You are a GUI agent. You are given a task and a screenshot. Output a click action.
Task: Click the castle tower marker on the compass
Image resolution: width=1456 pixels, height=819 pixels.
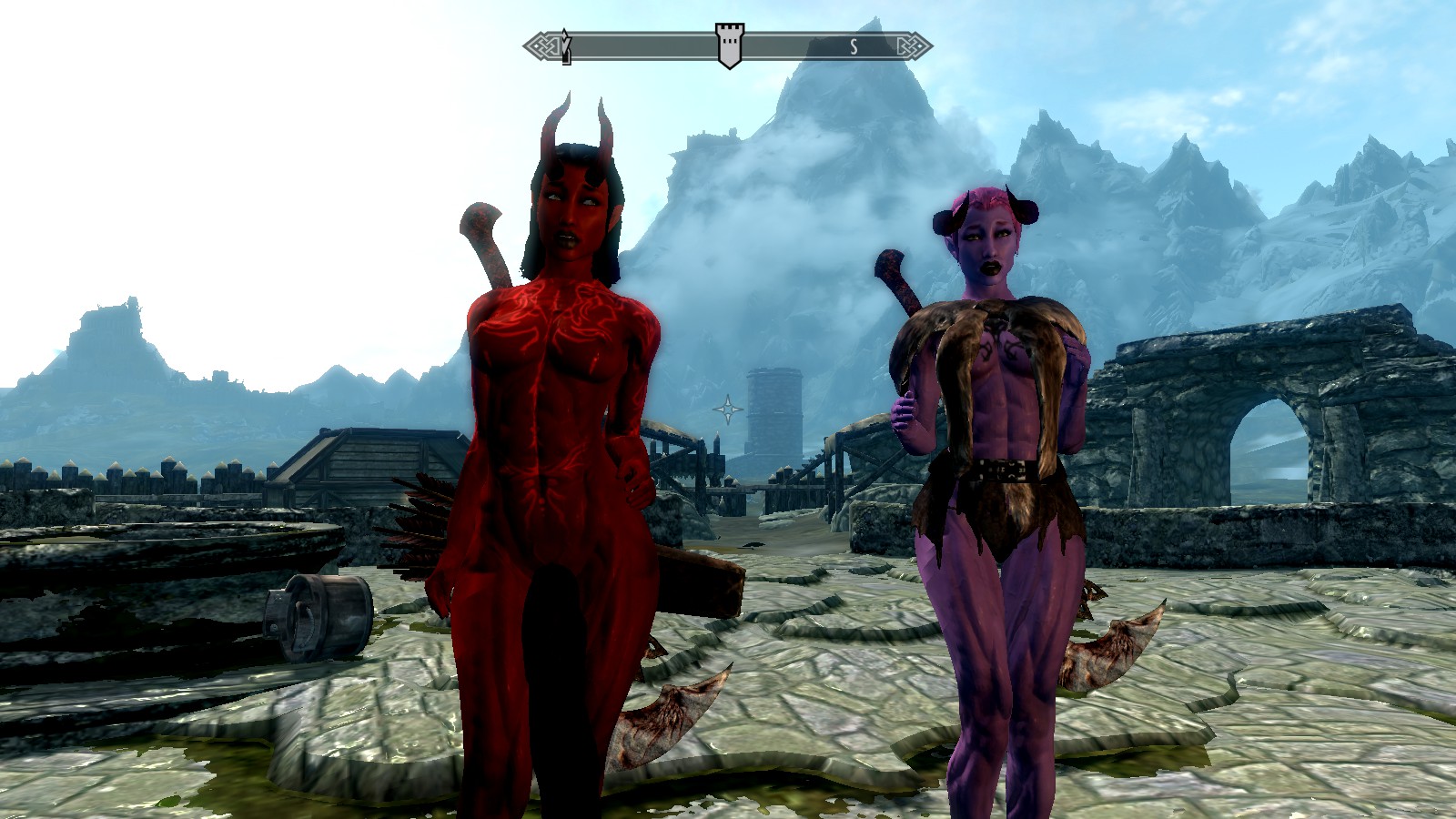pyautogui.click(x=728, y=45)
